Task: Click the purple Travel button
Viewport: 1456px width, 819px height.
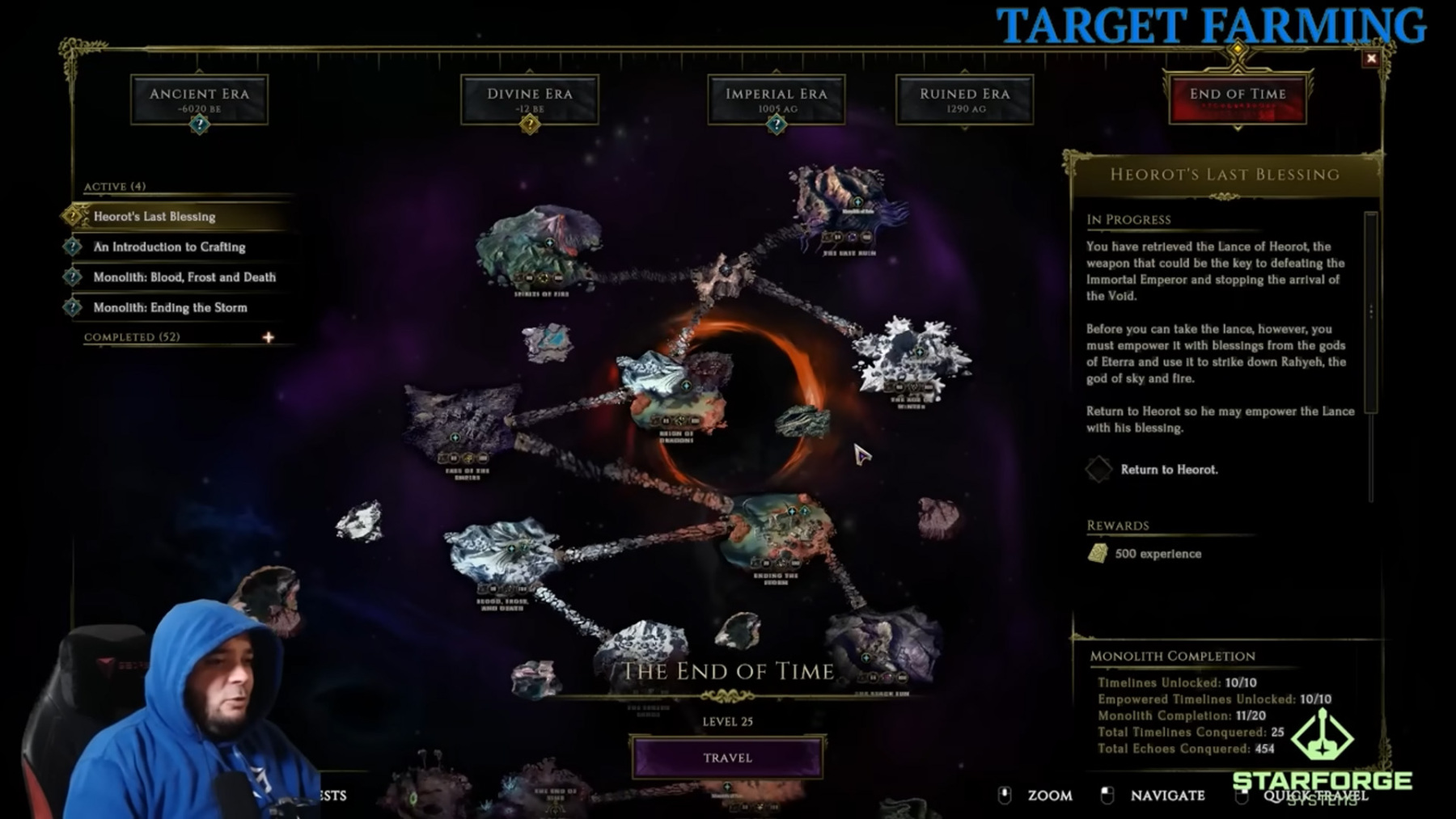Action: coord(727,758)
